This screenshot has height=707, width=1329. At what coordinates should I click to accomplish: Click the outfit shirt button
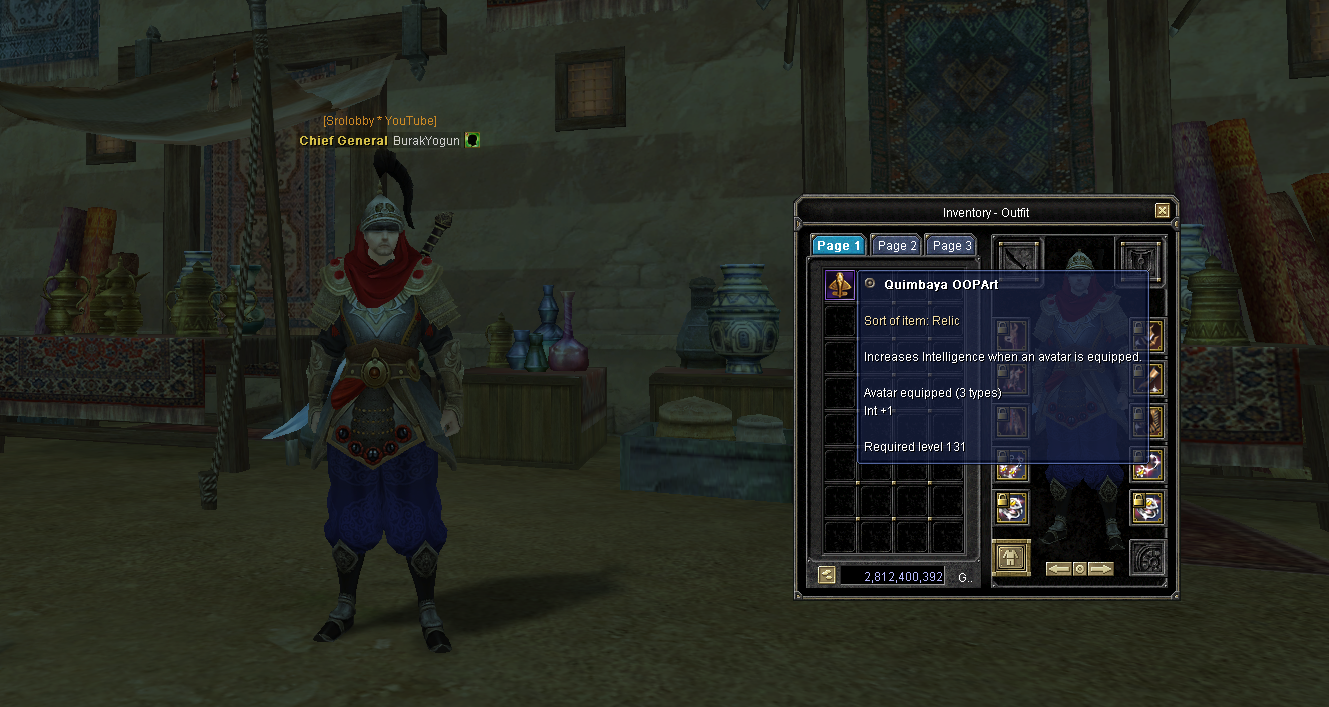pyautogui.click(x=1011, y=557)
